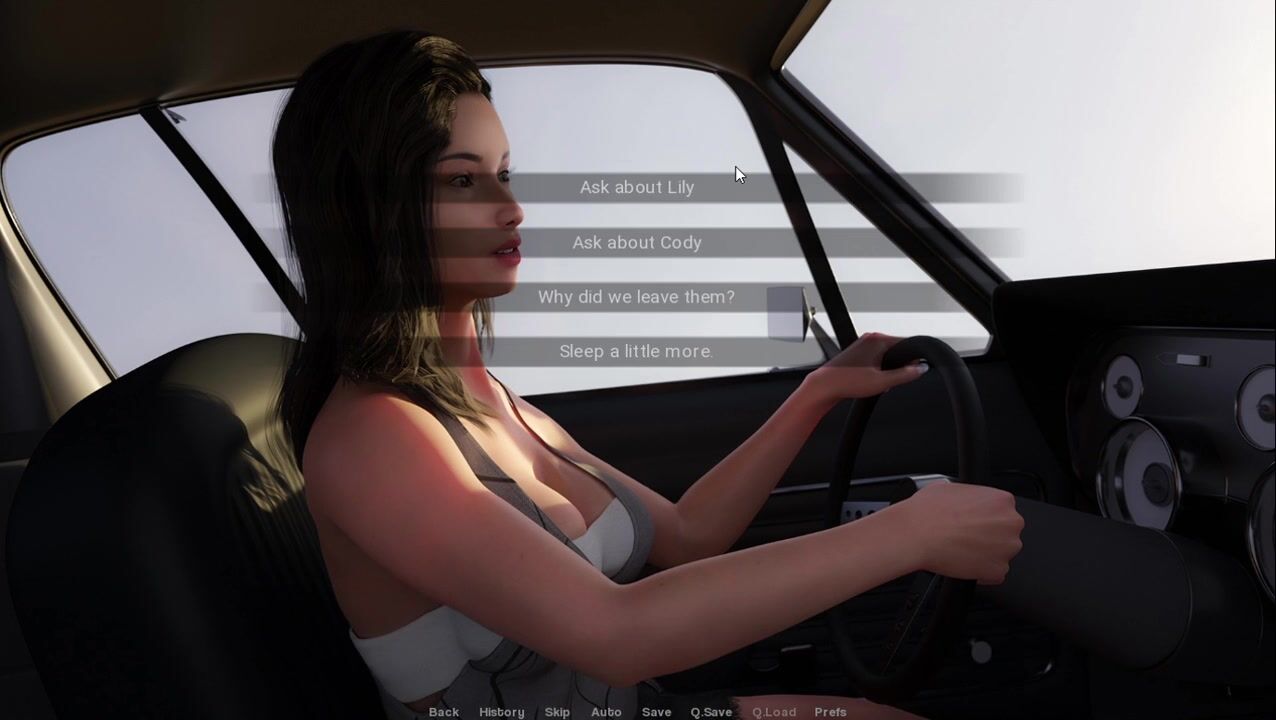This screenshot has width=1276, height=720.
Task: Pick "Why did we leave them?" choice
Action: click(636, 297)
